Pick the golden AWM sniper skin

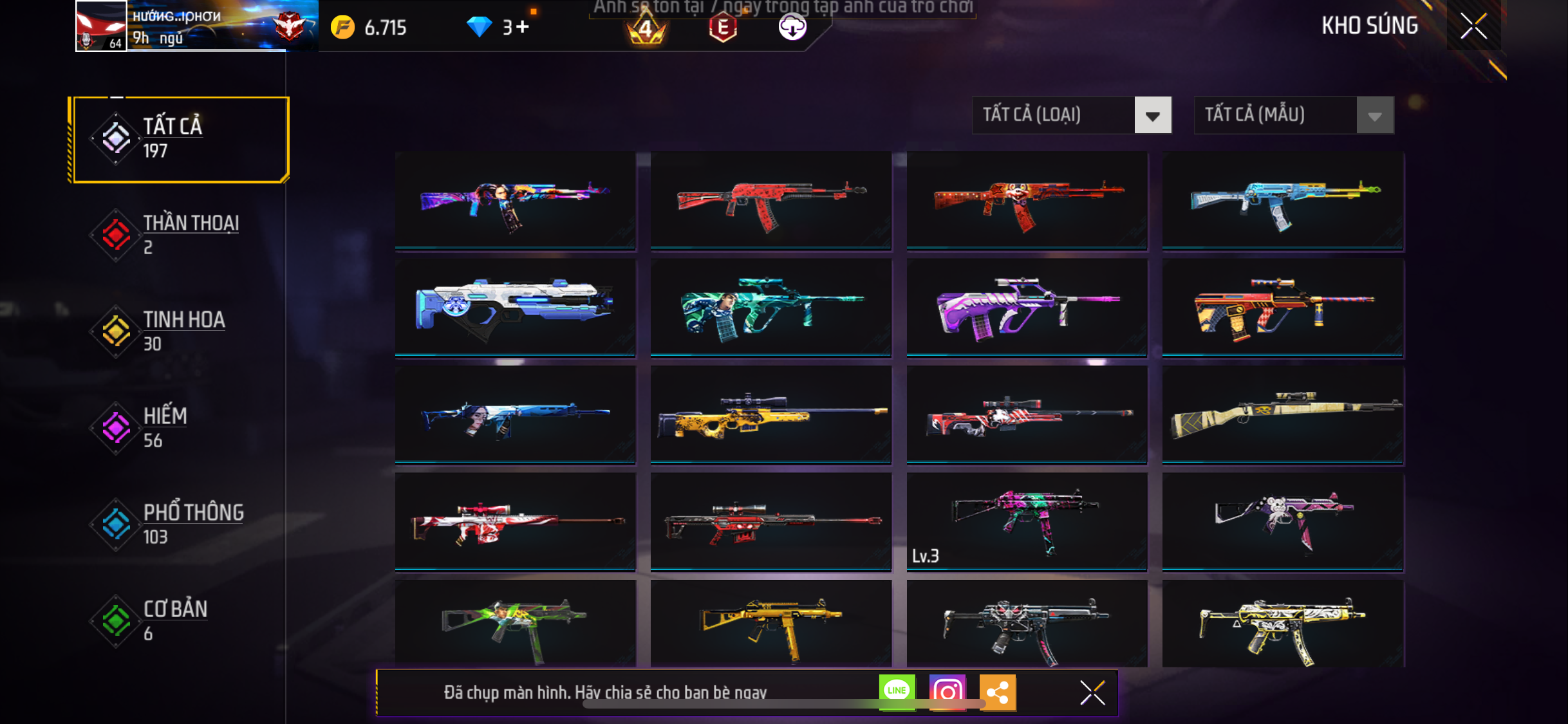[770, 414]
